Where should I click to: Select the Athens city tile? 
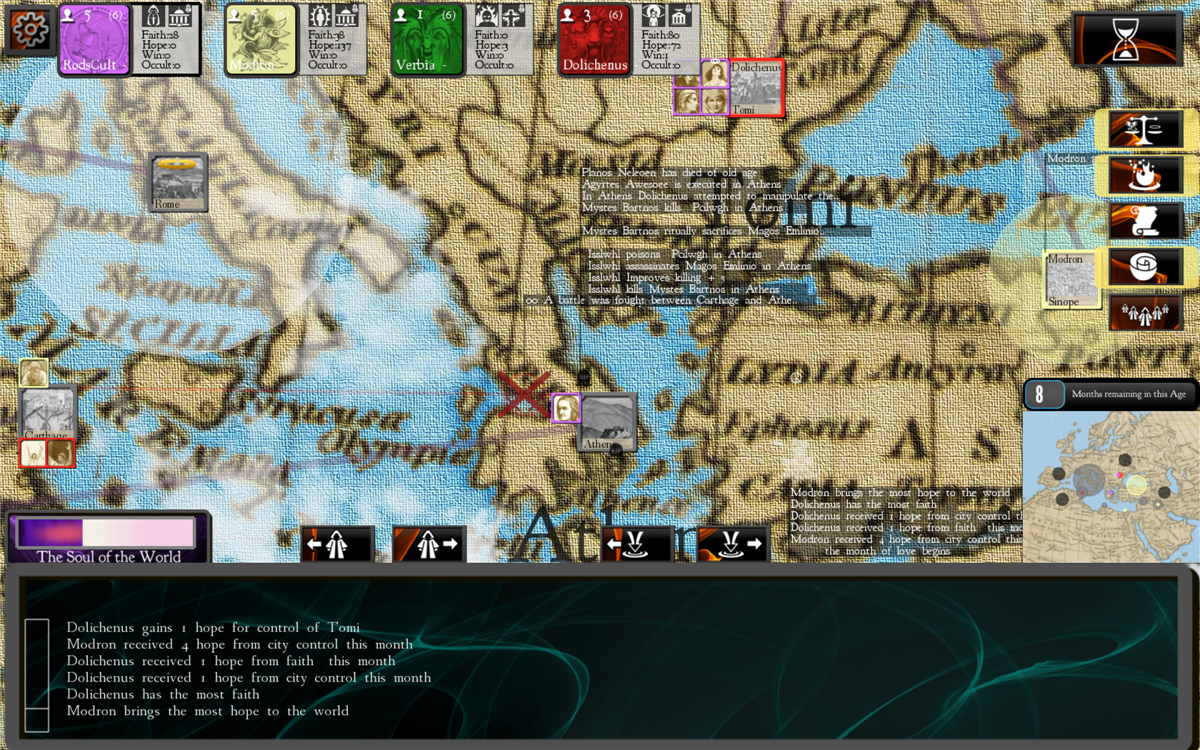(x=608, y=423)
